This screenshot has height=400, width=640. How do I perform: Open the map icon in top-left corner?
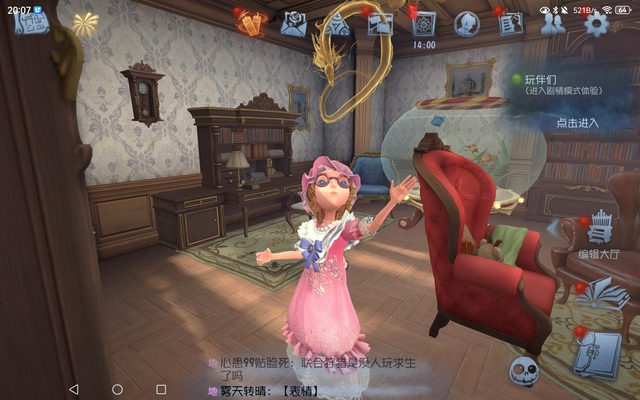coord(32,24)
